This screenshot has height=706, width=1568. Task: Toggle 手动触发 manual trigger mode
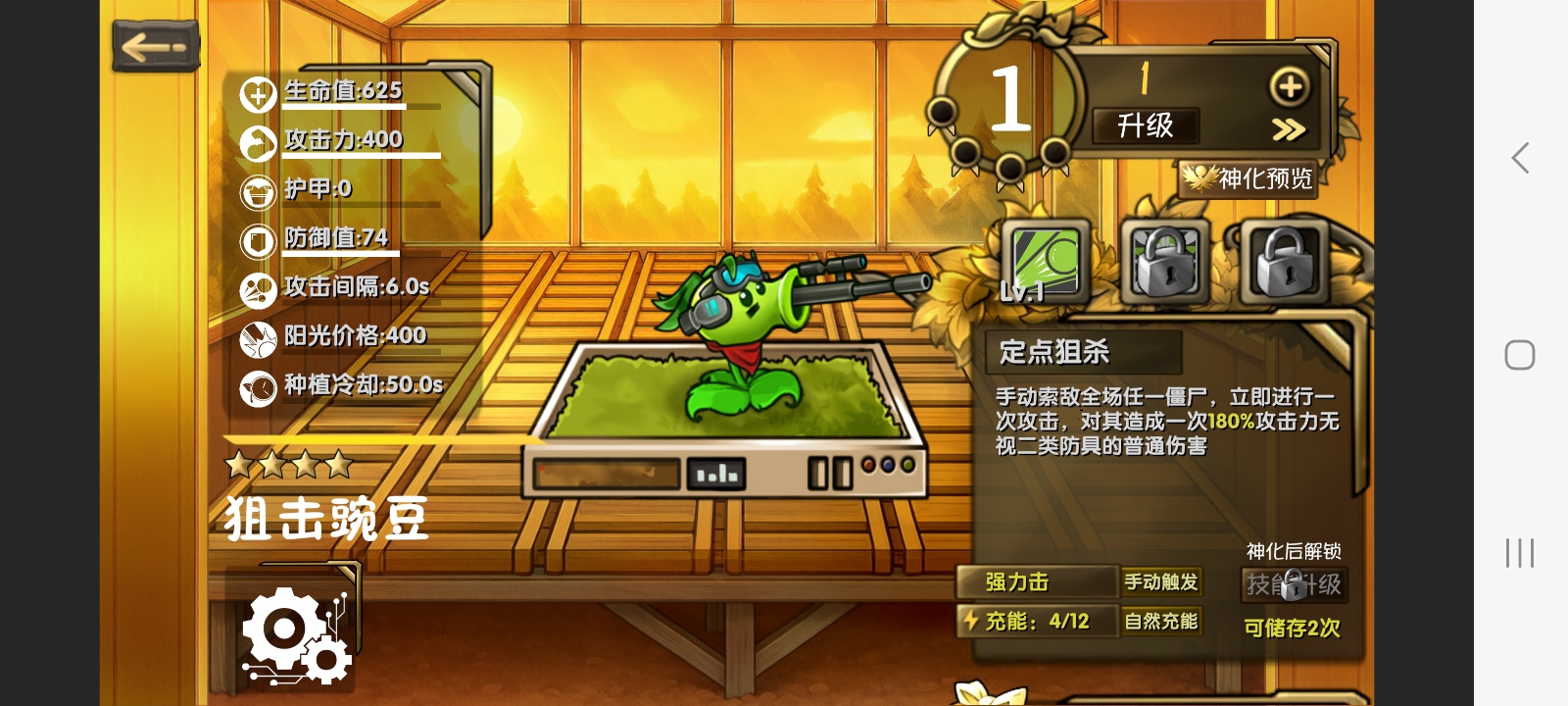[1161, 582]
